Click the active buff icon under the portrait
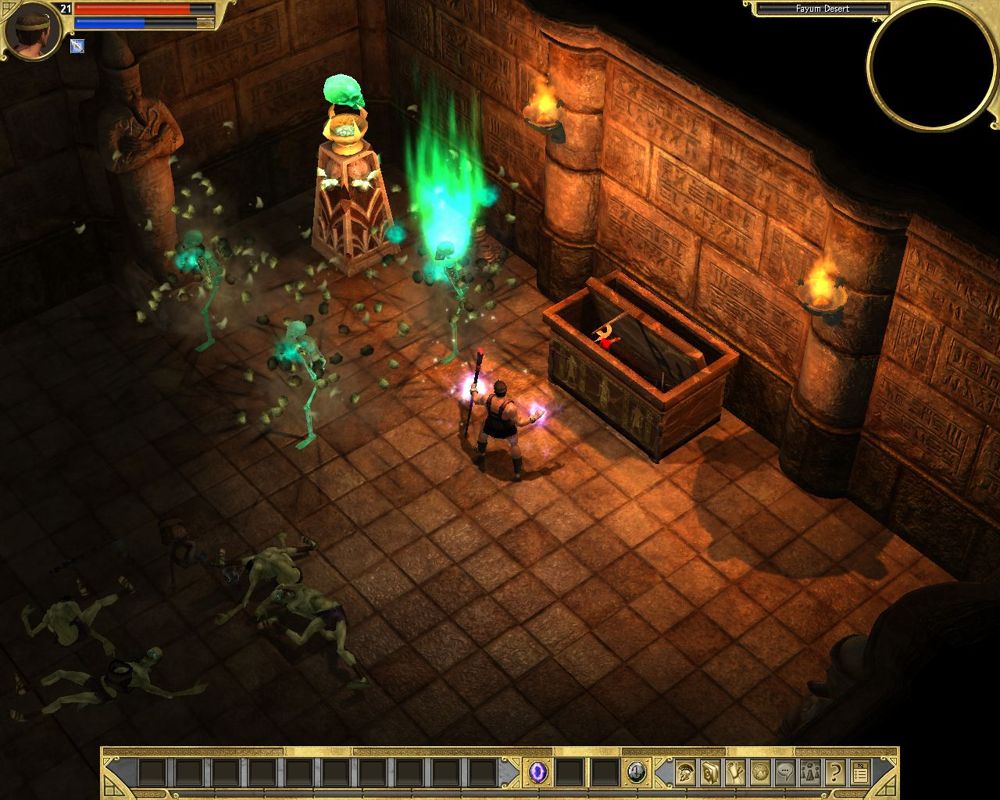The width and height of the screenshot is (1000, 800). [77, 45]
